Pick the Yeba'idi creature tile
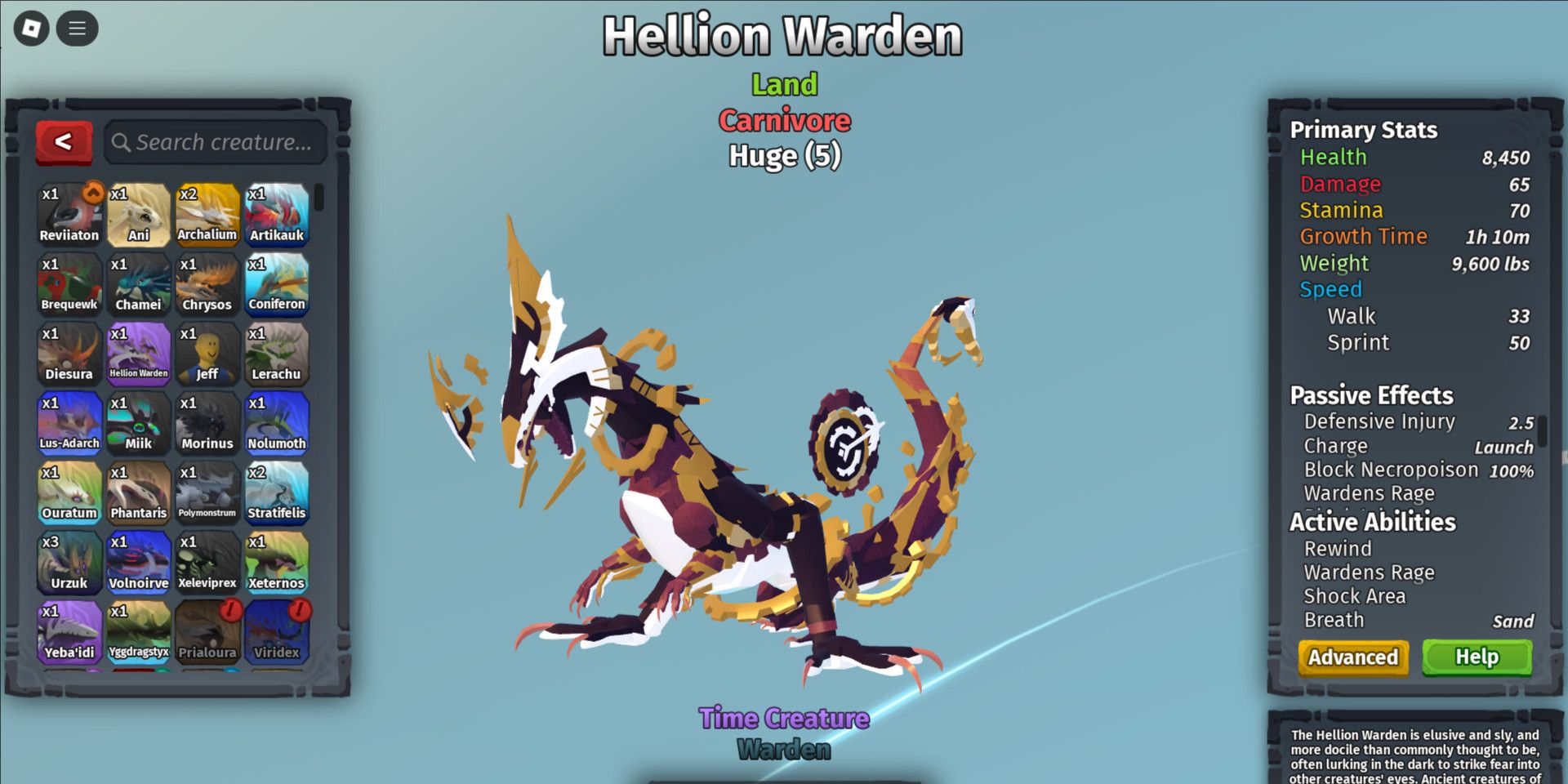 tap(69, 631)
